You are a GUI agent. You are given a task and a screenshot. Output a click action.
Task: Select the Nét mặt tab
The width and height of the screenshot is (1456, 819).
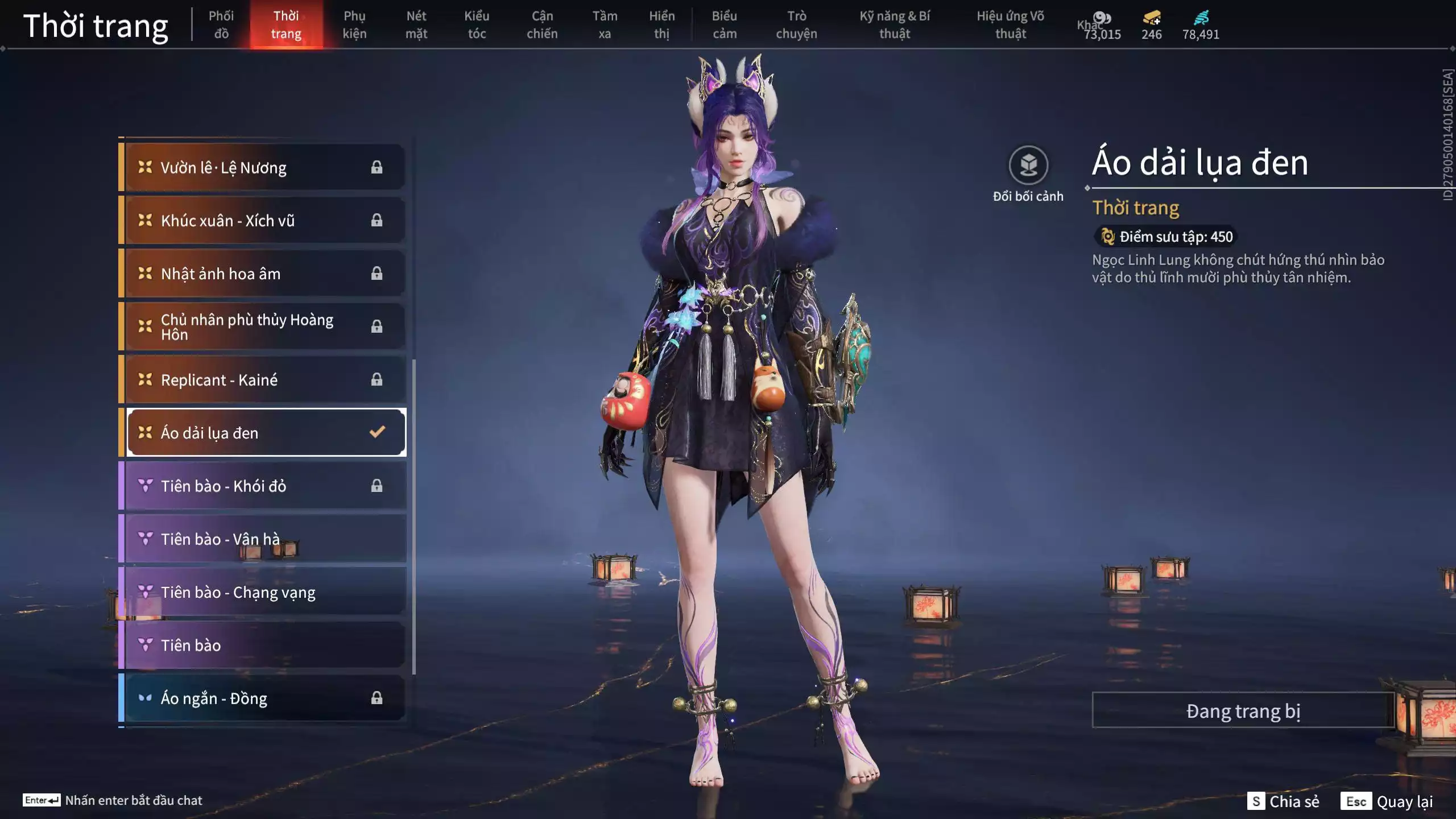416,24
